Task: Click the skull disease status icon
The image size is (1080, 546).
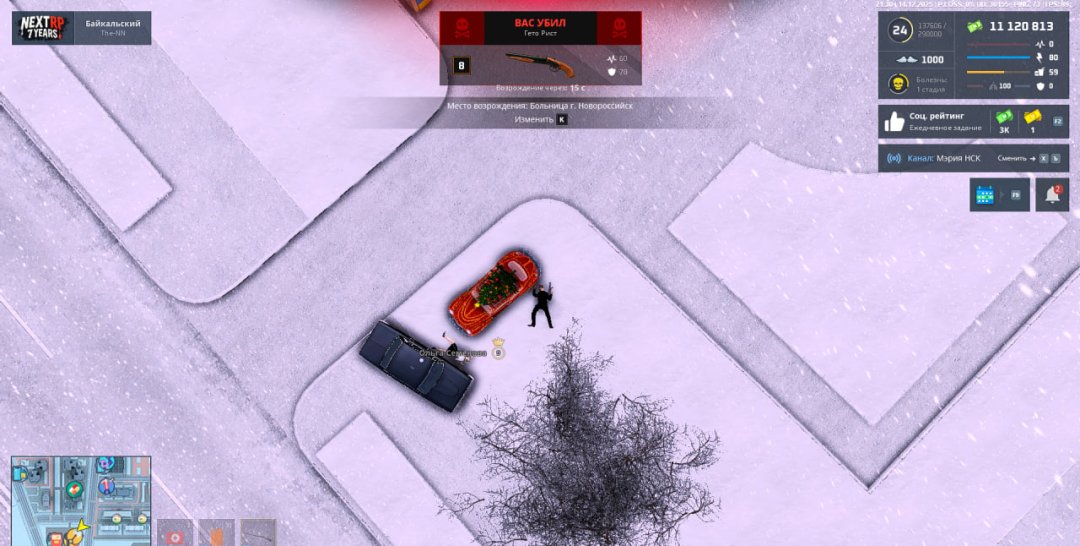Action: (898, 84)
